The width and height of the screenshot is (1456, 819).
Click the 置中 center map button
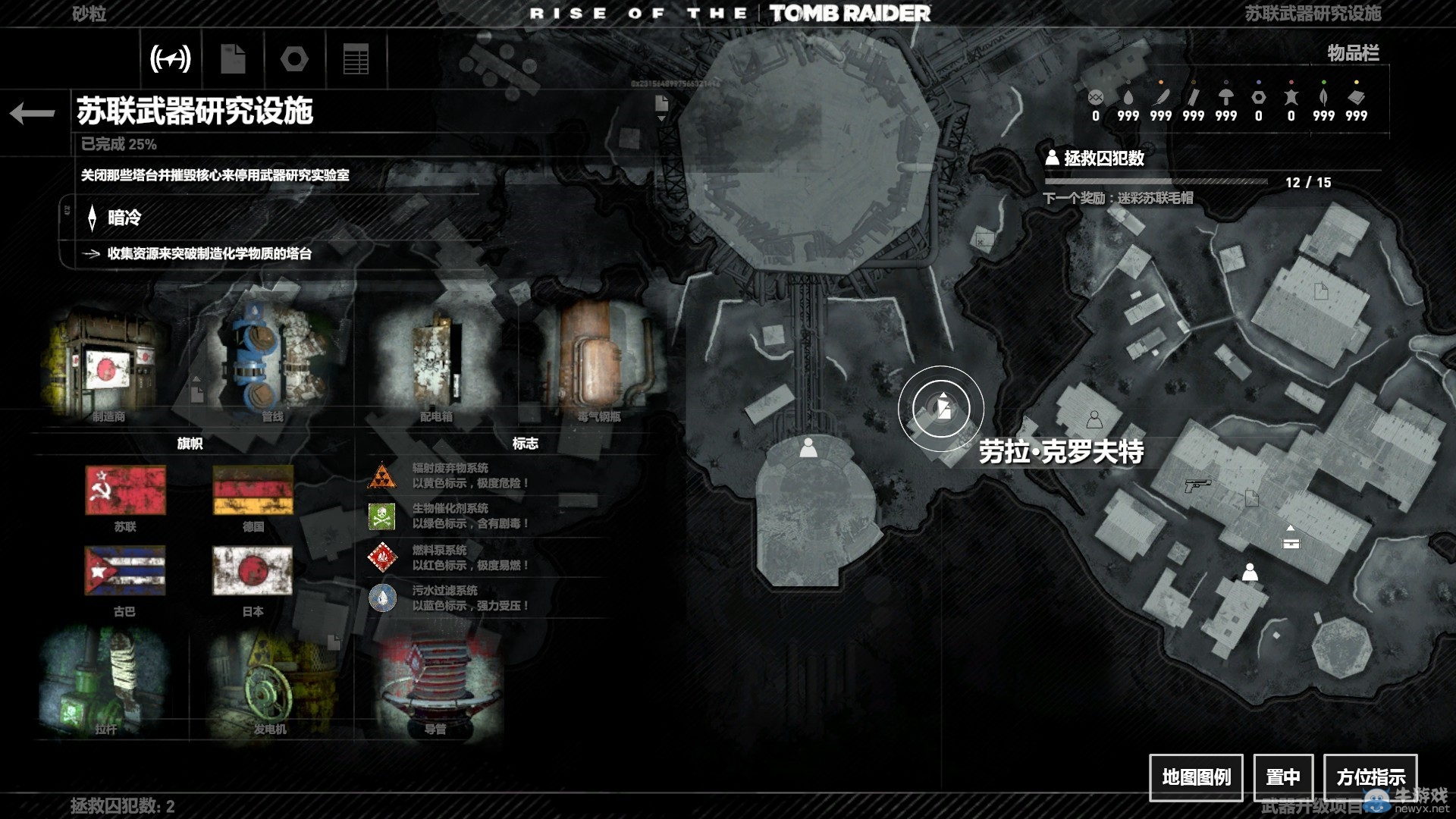[x=1282, y=777]
